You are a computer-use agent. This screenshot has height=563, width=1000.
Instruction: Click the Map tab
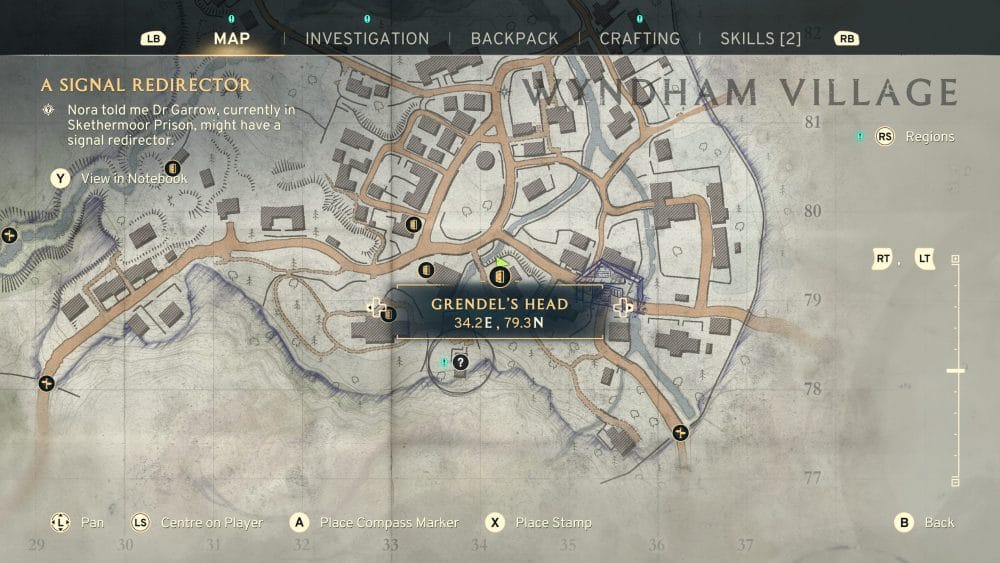[x=232, y=39]
